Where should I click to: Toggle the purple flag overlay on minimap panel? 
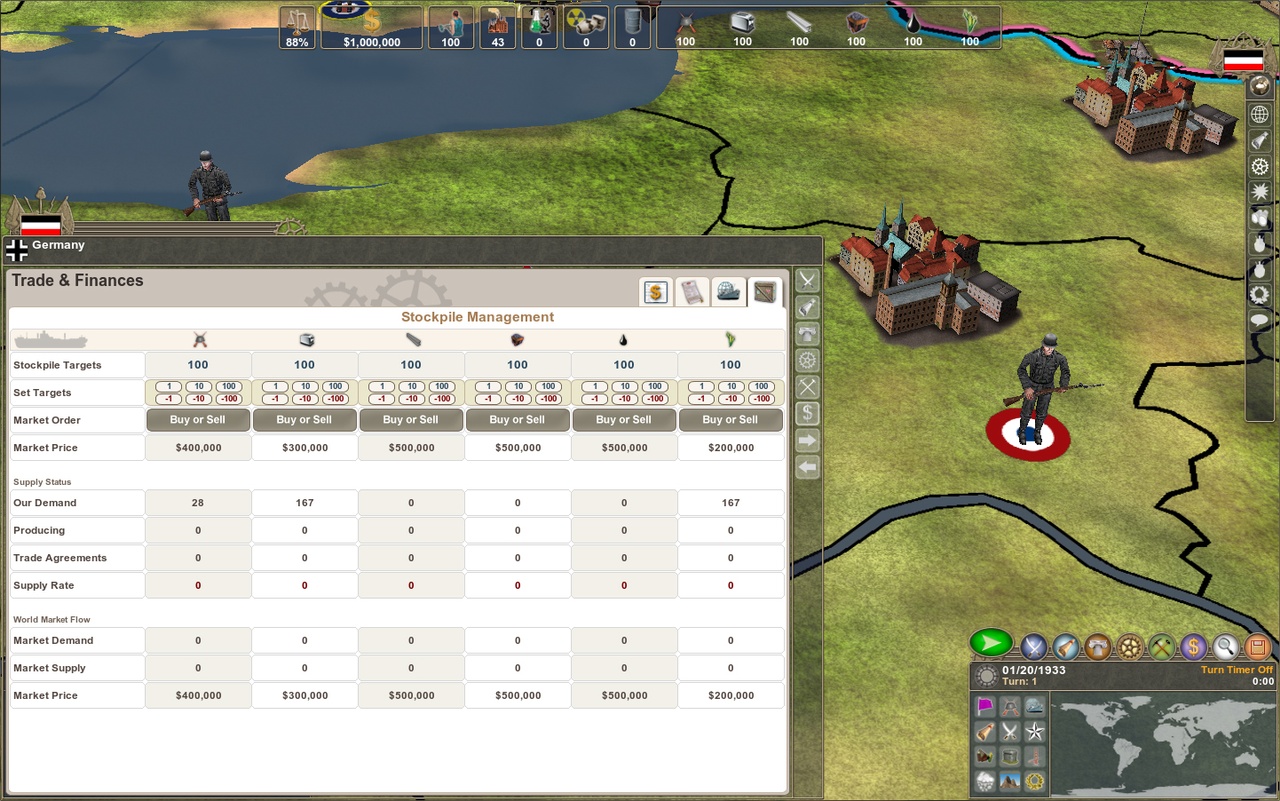point(985,706)
